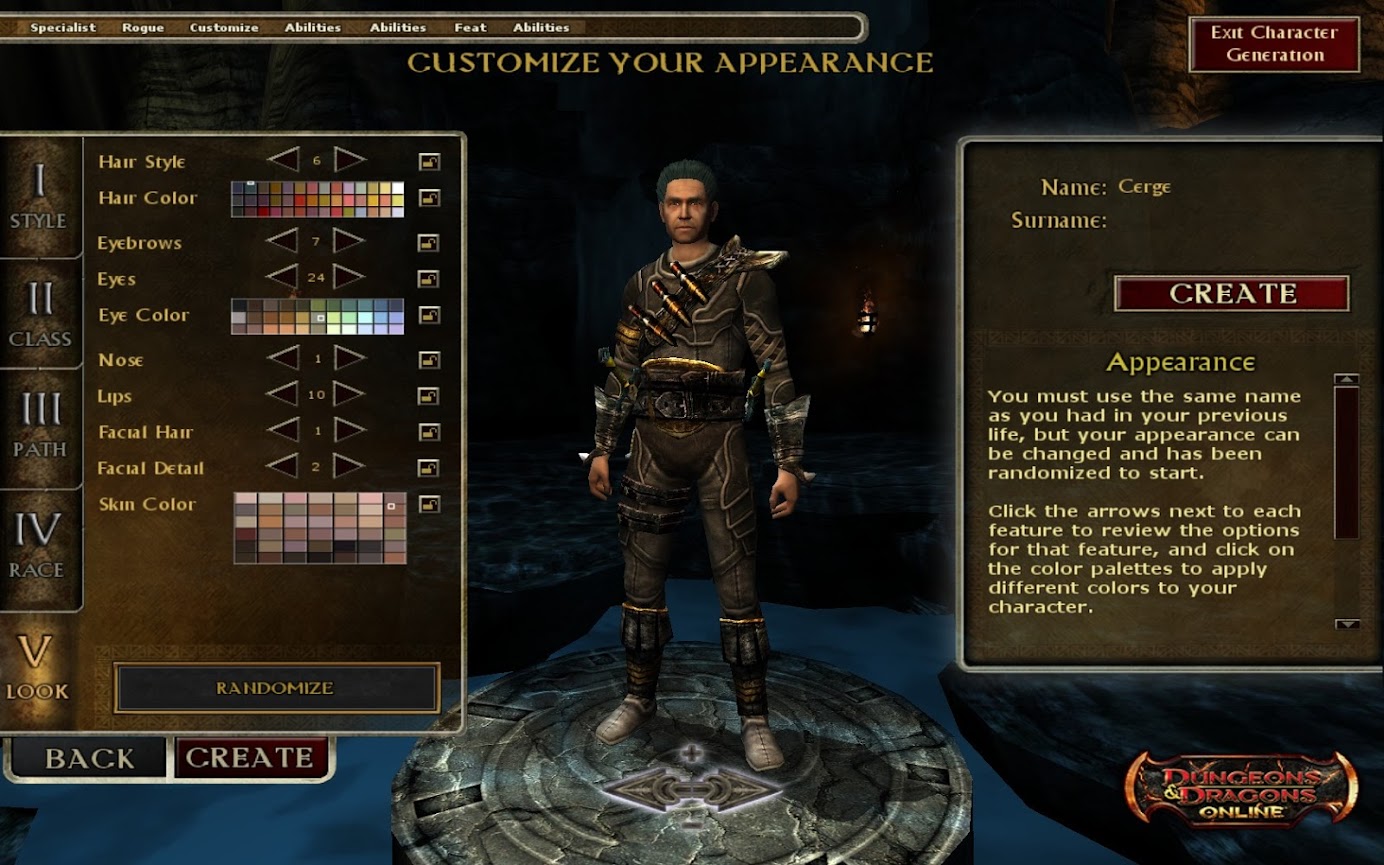This screenshot has height=865, width=1384.
Task: Toggle the lock for Hair Color
Action: pos(429,198)
